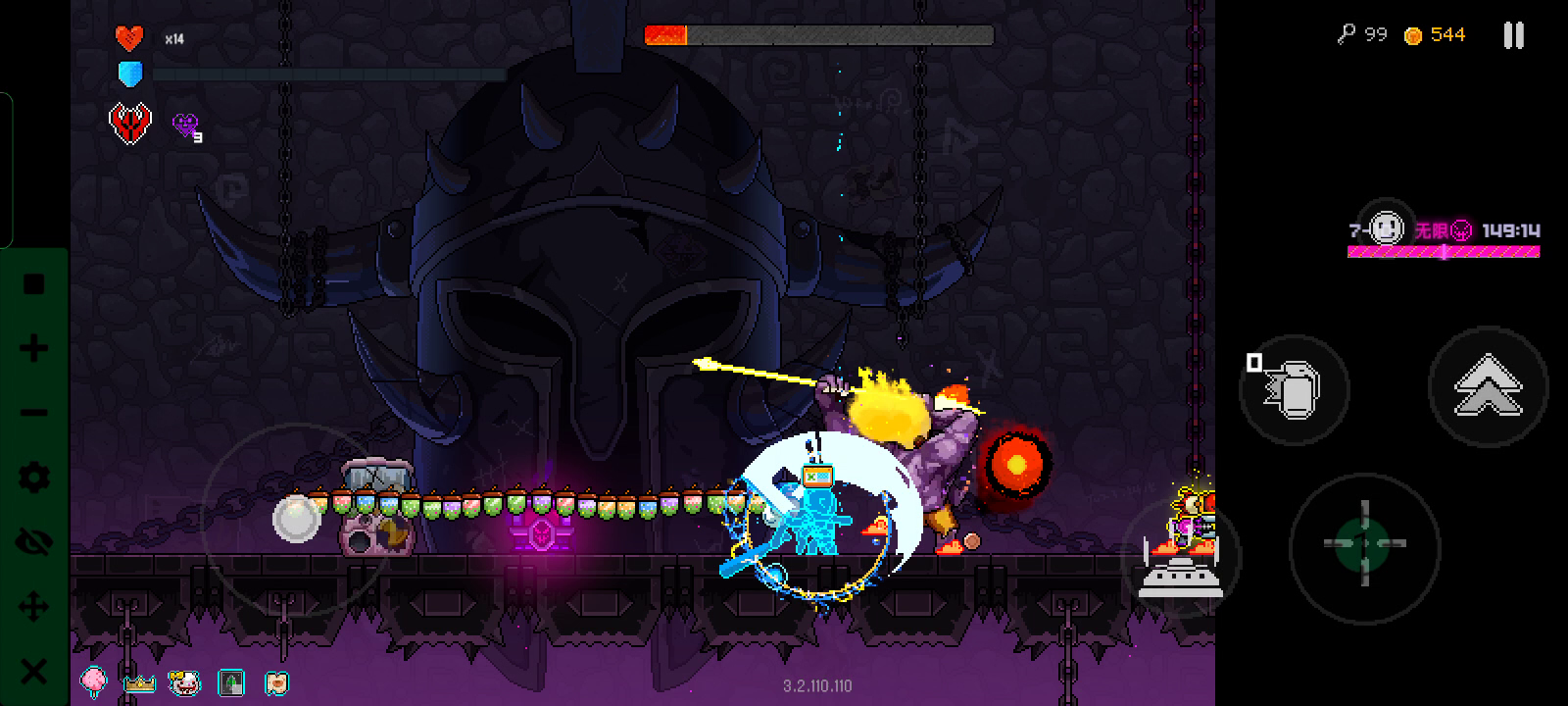The height and width of the screenshot is (706, 1568).
Task: Select the green card item icon
Action: (x=230, y=681)
